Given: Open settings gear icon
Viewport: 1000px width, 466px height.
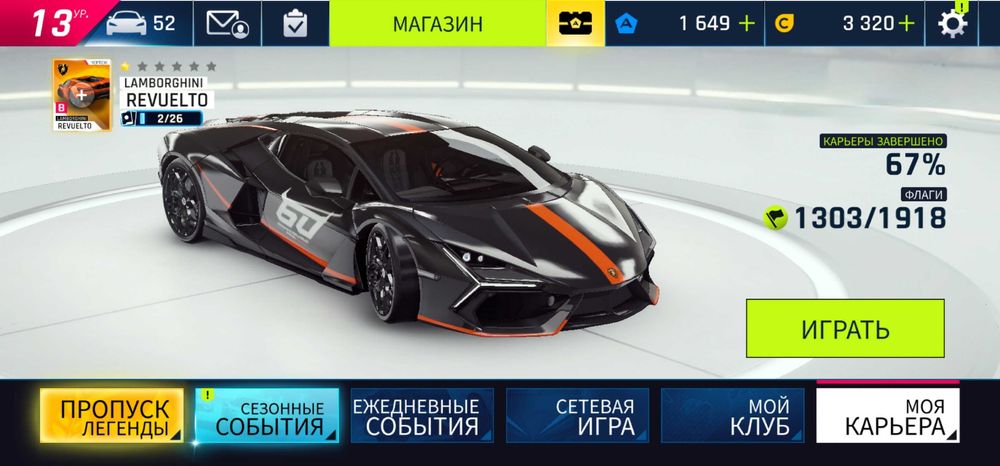Looking at the screenshot, I should click(x=953, y=23).
